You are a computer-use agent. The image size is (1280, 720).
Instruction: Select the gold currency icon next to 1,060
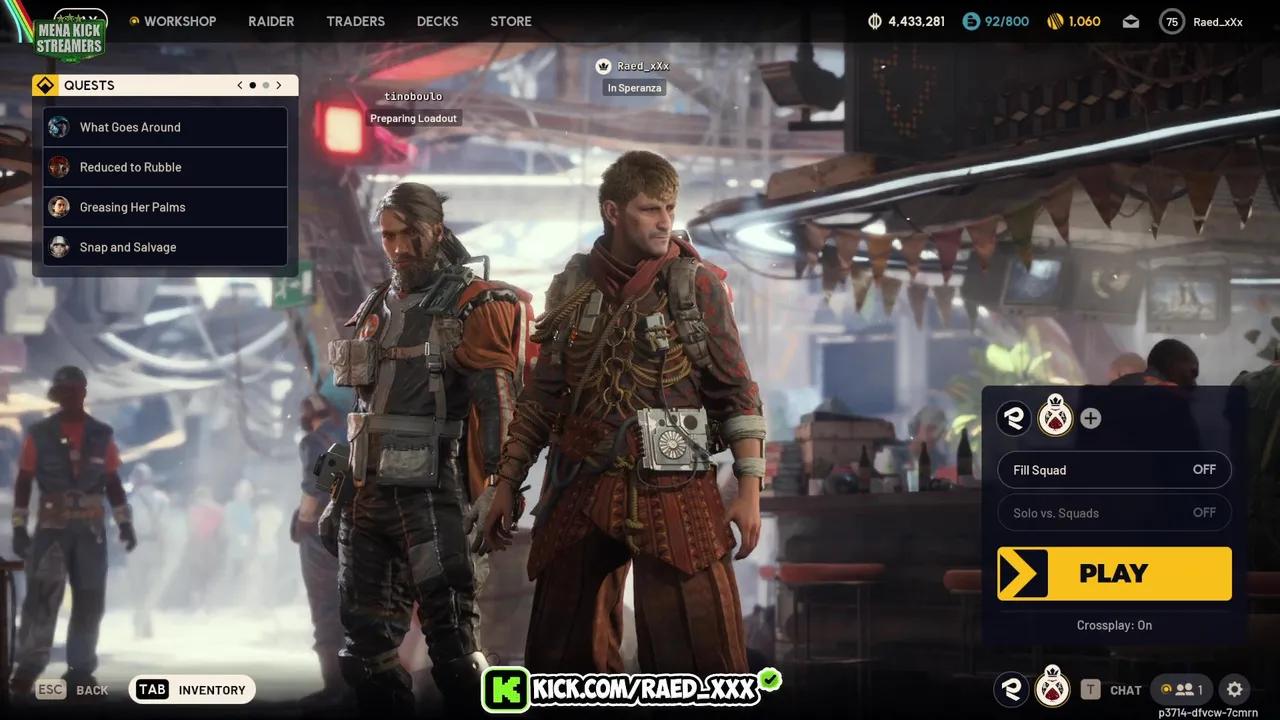click(1052, 21)
